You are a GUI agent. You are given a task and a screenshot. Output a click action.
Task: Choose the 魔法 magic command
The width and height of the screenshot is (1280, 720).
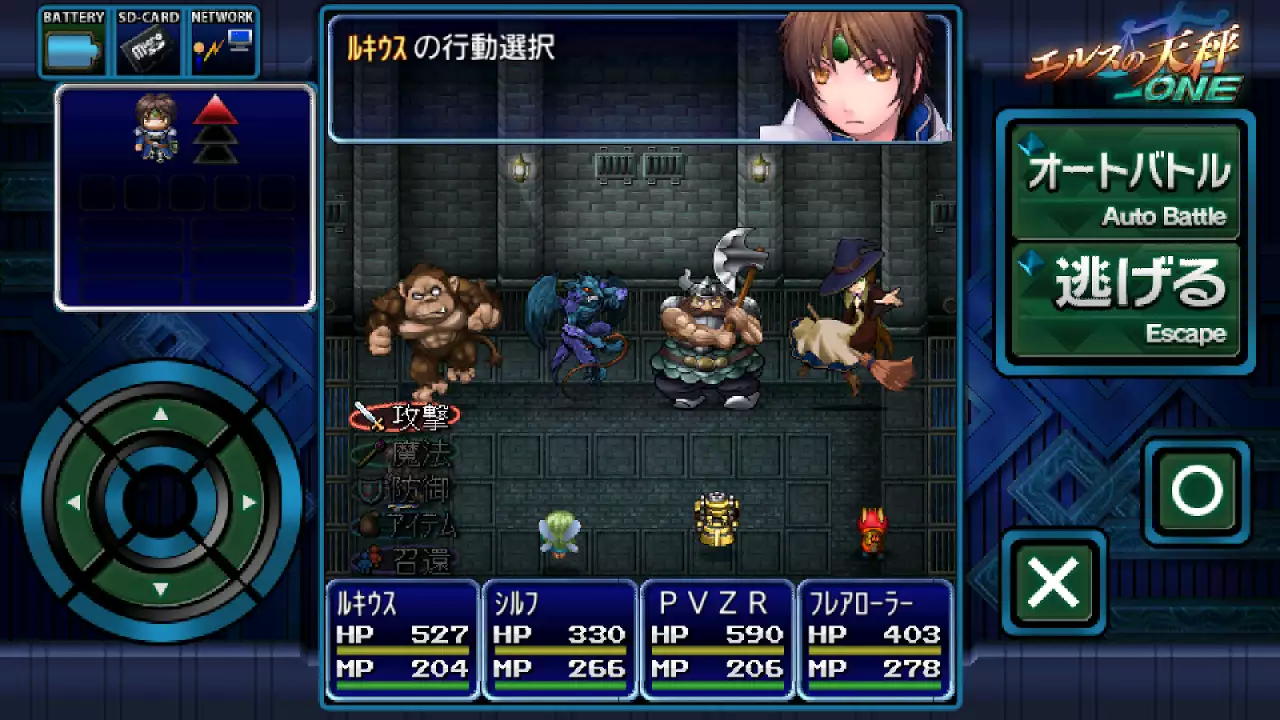coord(406,453)
